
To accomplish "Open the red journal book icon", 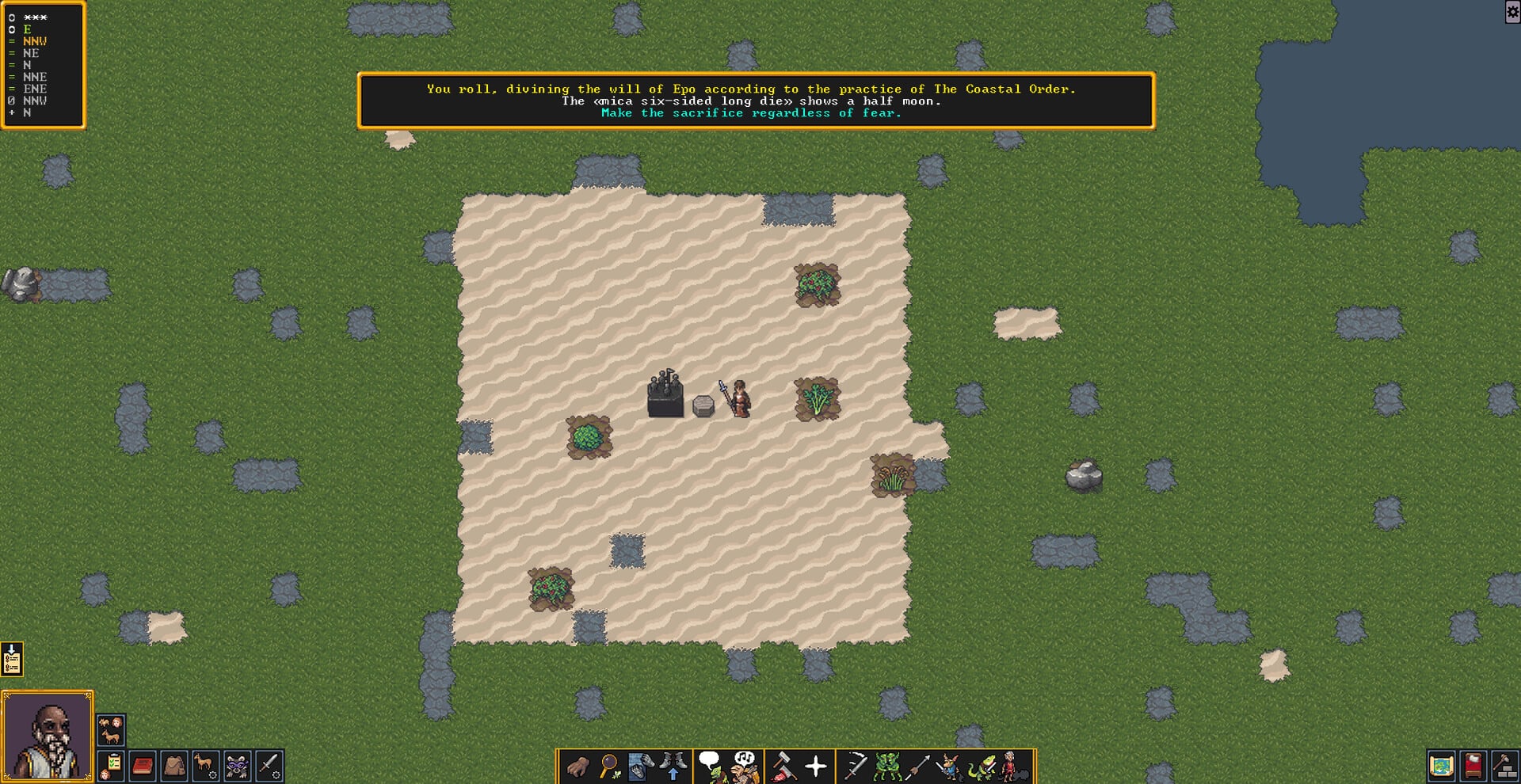I will [143, 763].
